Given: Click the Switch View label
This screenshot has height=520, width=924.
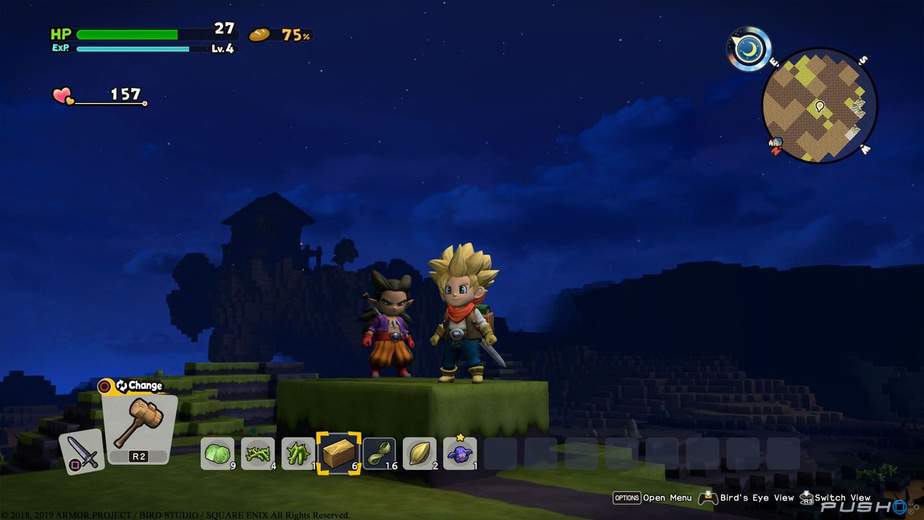Looking at the screenshot, I should [842, 497].
